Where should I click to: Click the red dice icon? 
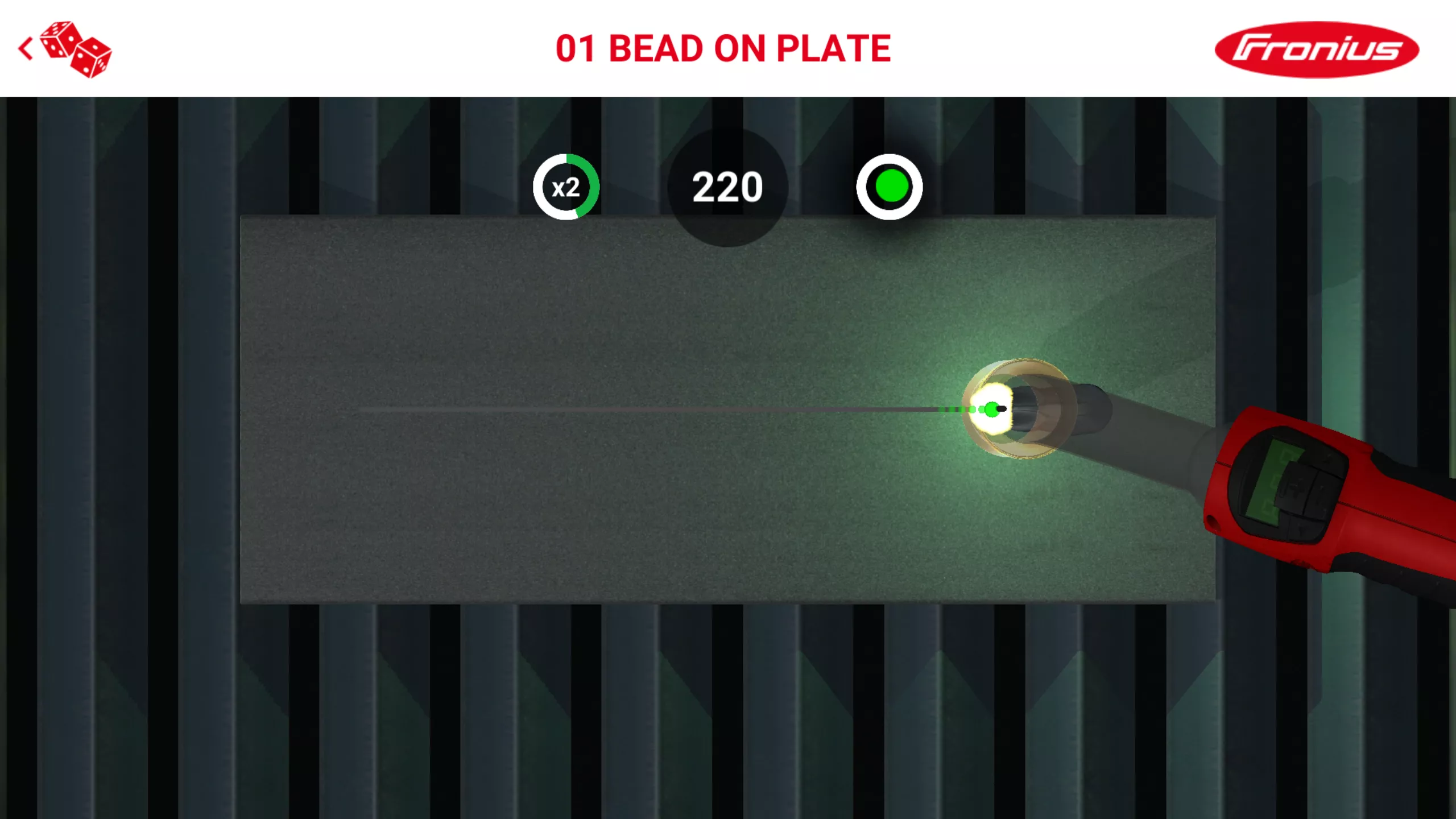76,50
